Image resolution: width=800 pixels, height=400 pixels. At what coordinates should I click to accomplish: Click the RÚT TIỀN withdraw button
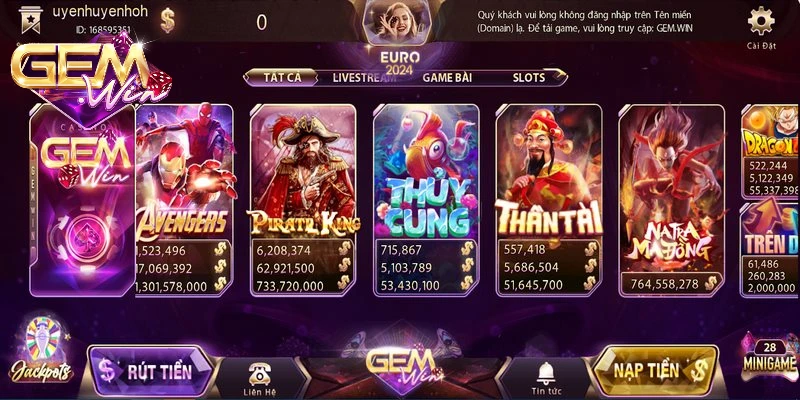[150, 372]
